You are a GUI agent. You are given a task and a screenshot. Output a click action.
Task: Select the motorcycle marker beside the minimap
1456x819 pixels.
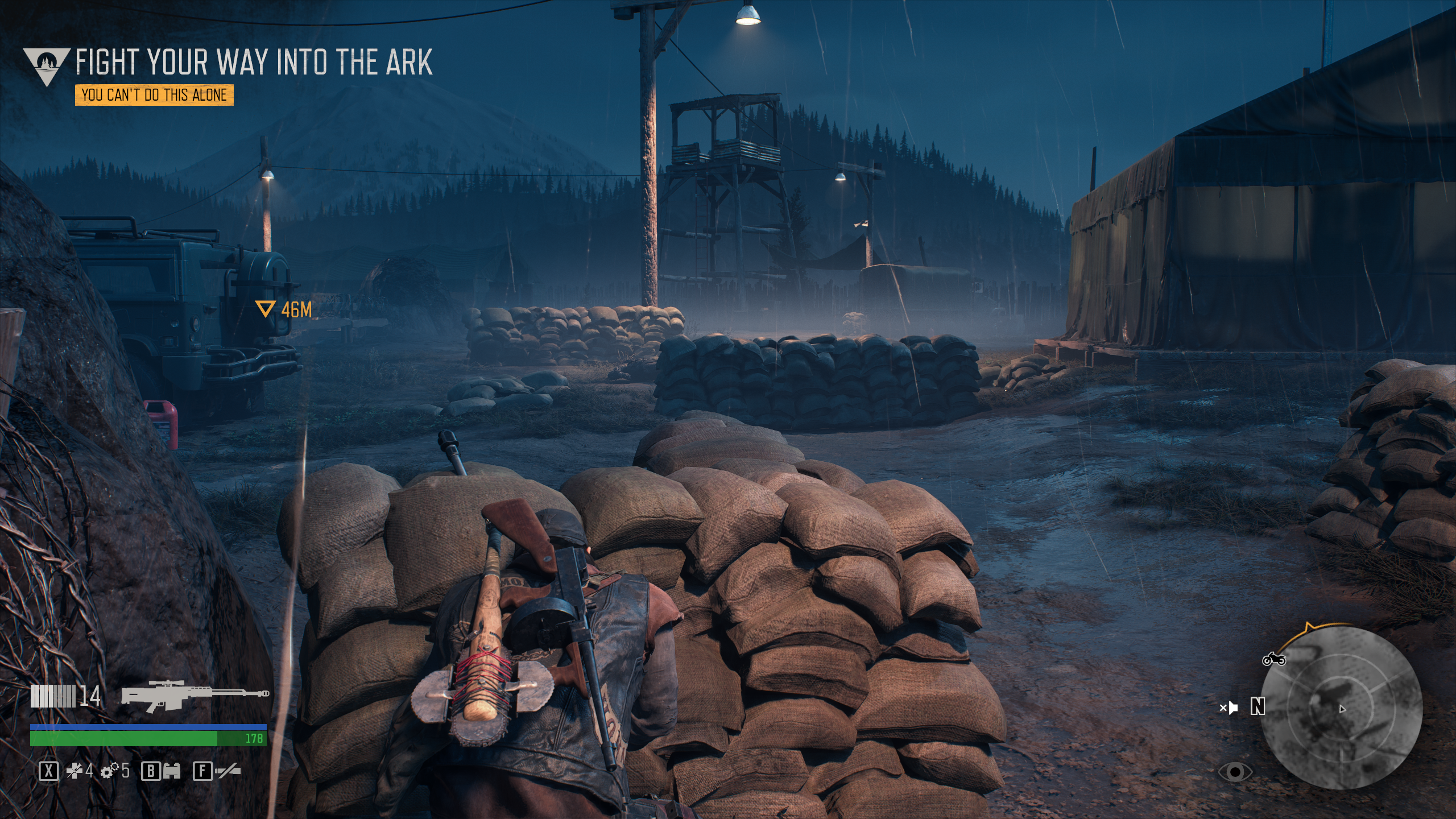click(x=1273, y=659)
